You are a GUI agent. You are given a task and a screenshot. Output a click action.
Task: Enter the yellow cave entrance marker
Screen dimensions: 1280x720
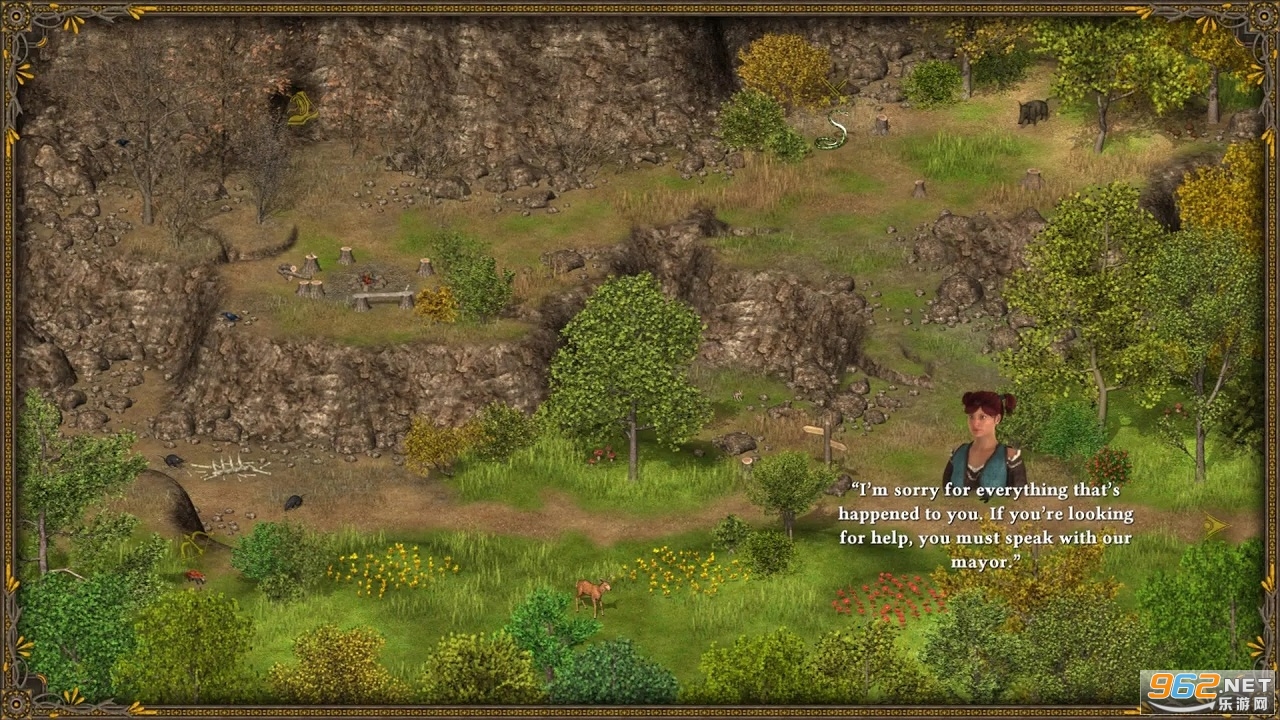pos(301,108)
